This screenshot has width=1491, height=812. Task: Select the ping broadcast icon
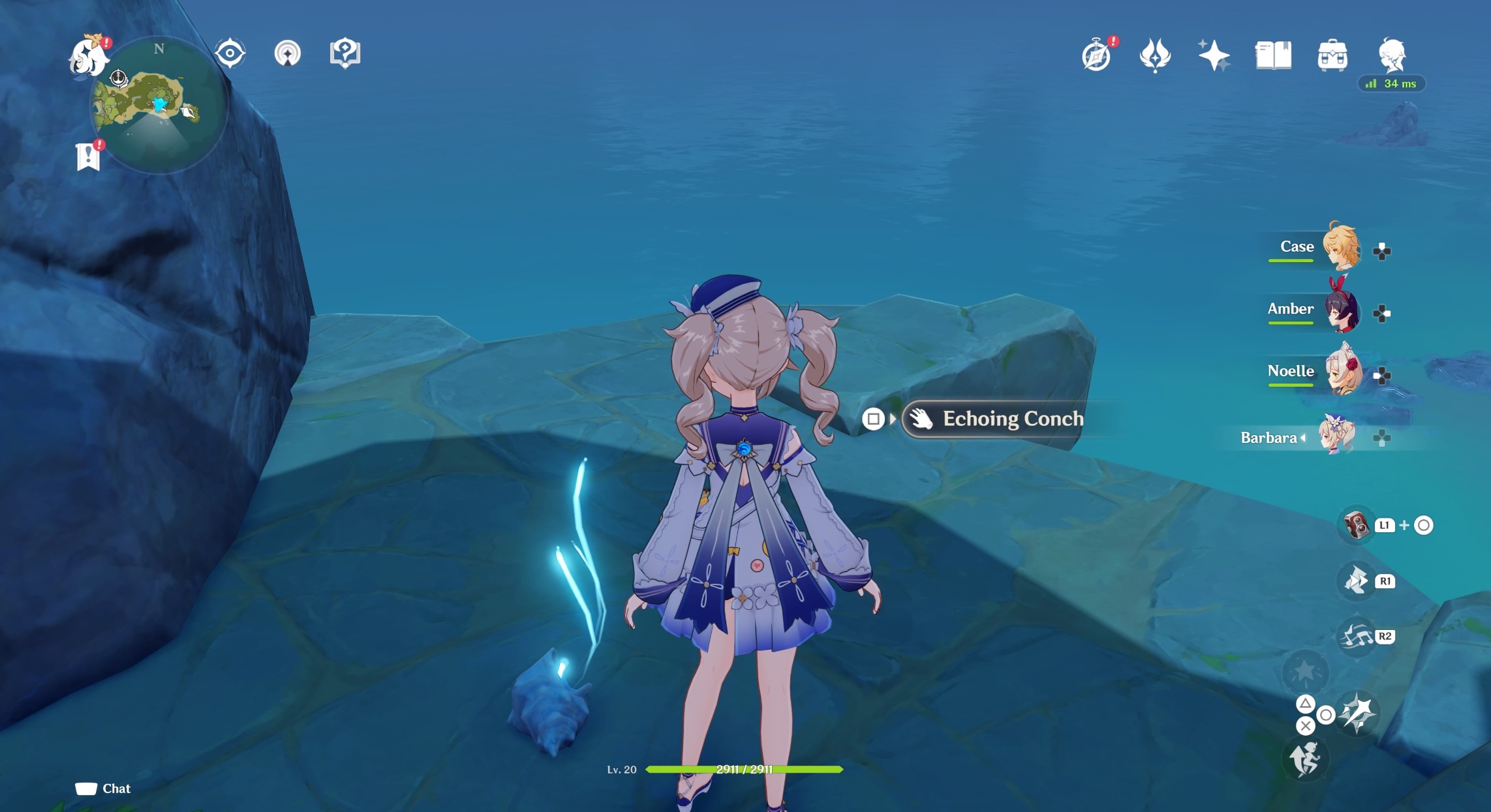point(288,55)
